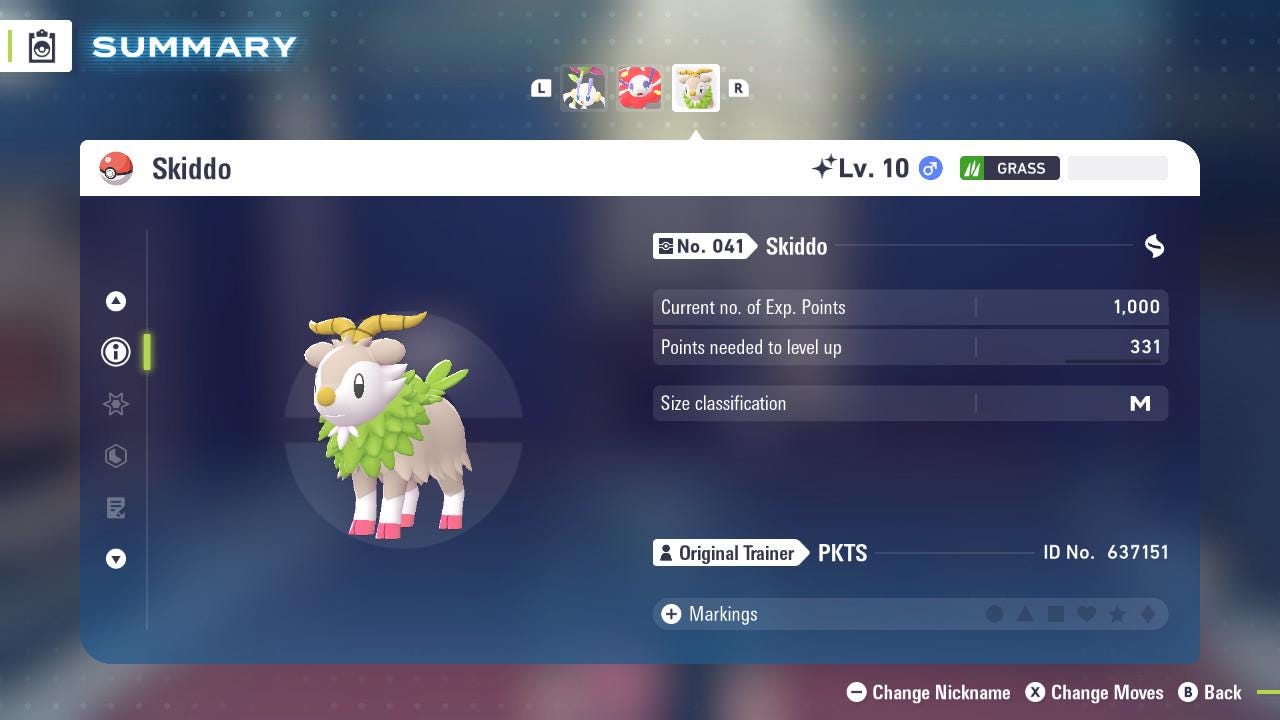1280x720 pixels.
Task: Click the leaf mark beside the Skiddo entry
Action: click(x=1154, y=246)
